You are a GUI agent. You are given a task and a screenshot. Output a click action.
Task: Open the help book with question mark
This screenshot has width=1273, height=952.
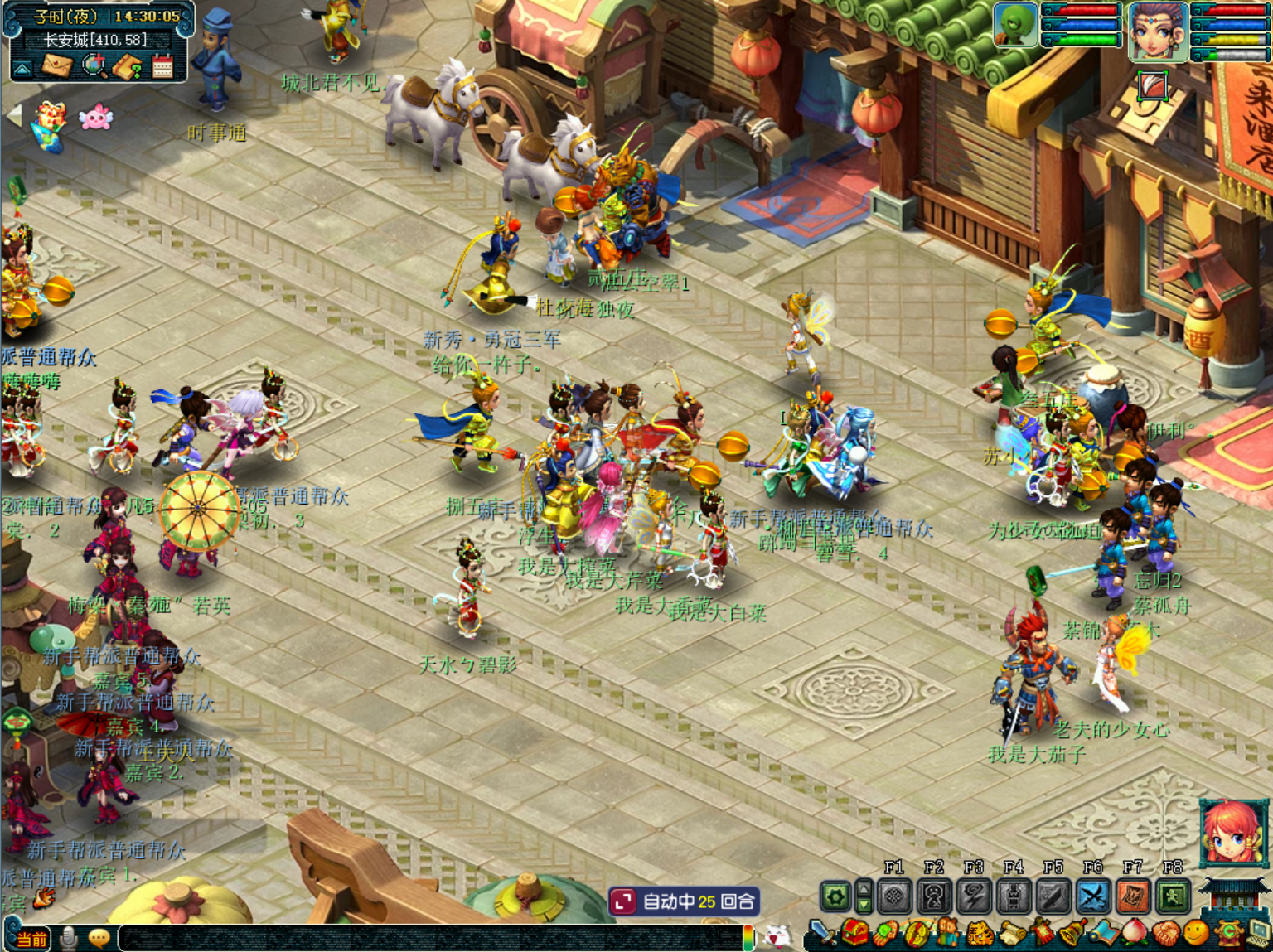pos(128,66)
